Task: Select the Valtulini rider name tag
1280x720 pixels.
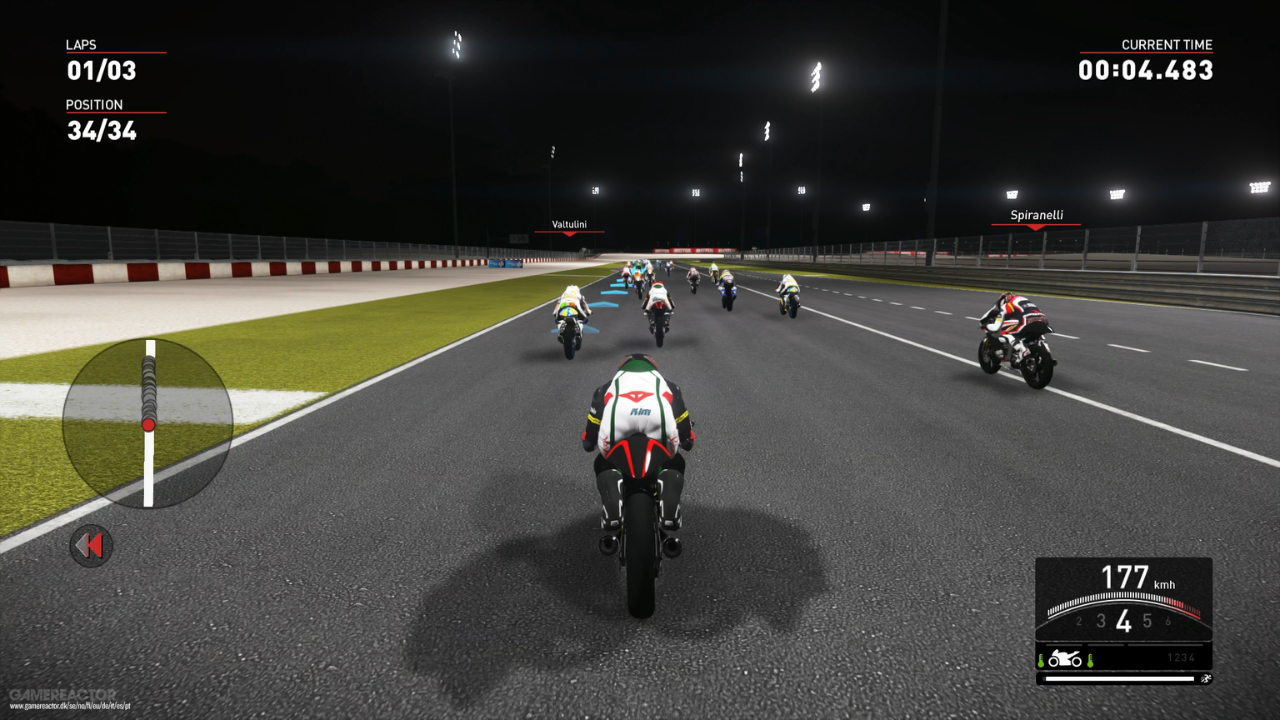Action: pos(569,225)
